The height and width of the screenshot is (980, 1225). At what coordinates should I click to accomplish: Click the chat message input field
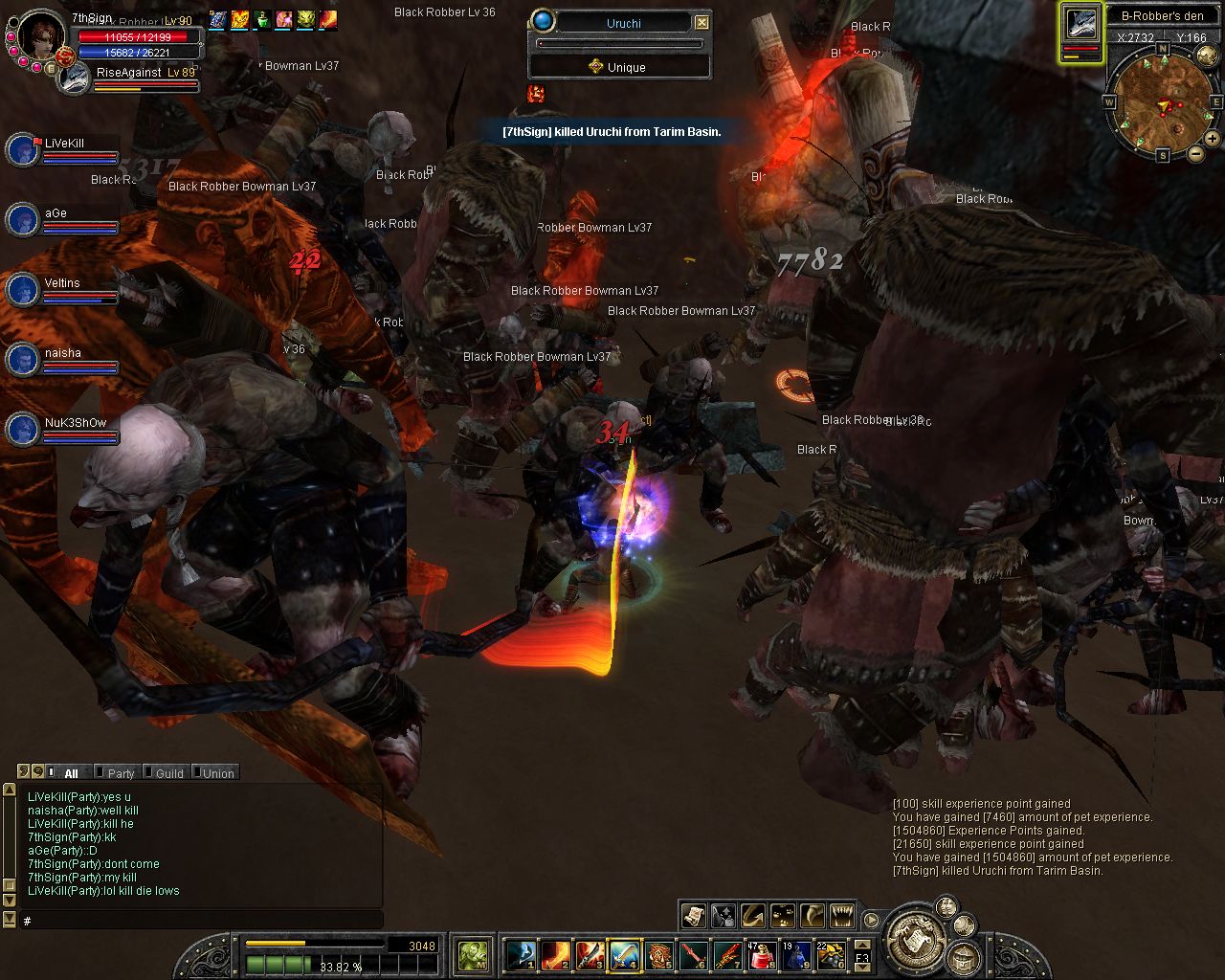[201, 920]
